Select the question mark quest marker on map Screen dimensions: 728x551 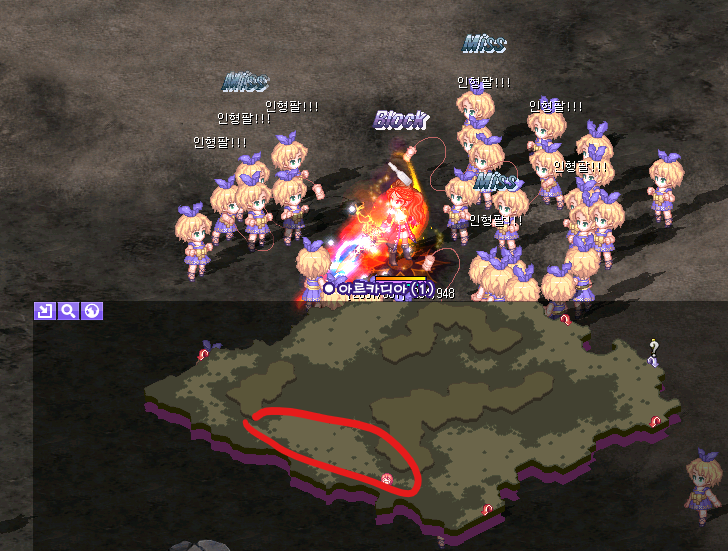653,348
